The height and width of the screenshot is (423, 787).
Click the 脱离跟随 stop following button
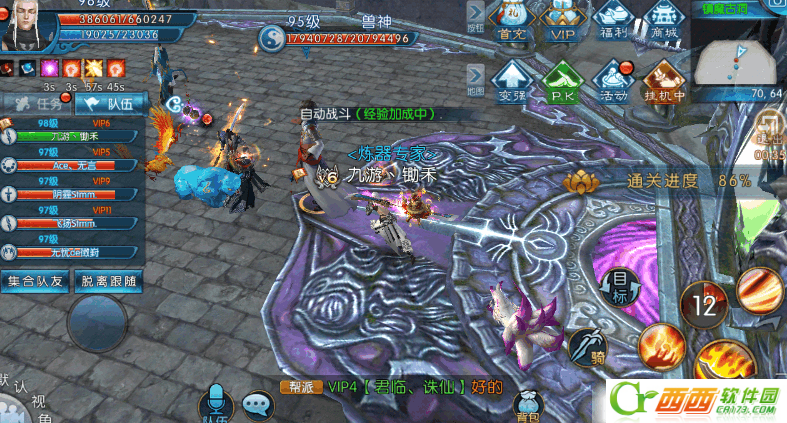(x=111, y=280)
